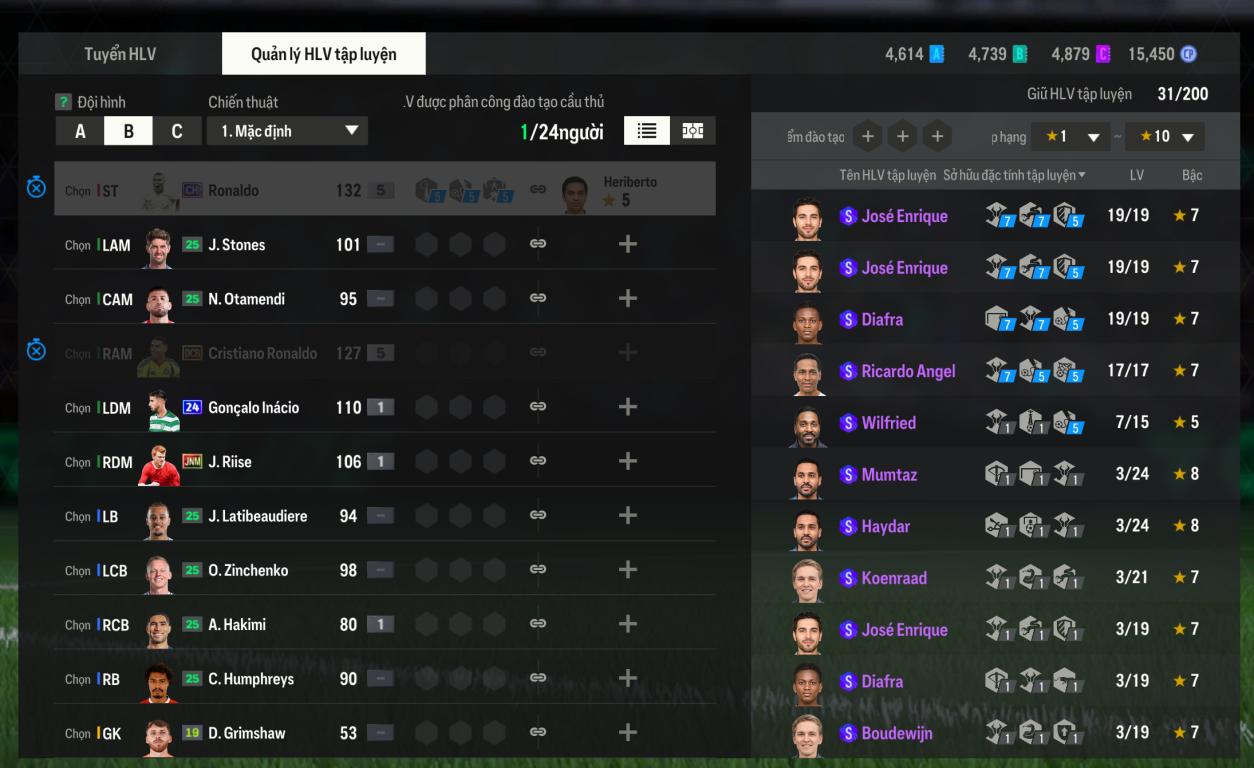Pick trainer Wilfried from the list
The height and width of the screenshot is (768, 1254).
[888, 423]
